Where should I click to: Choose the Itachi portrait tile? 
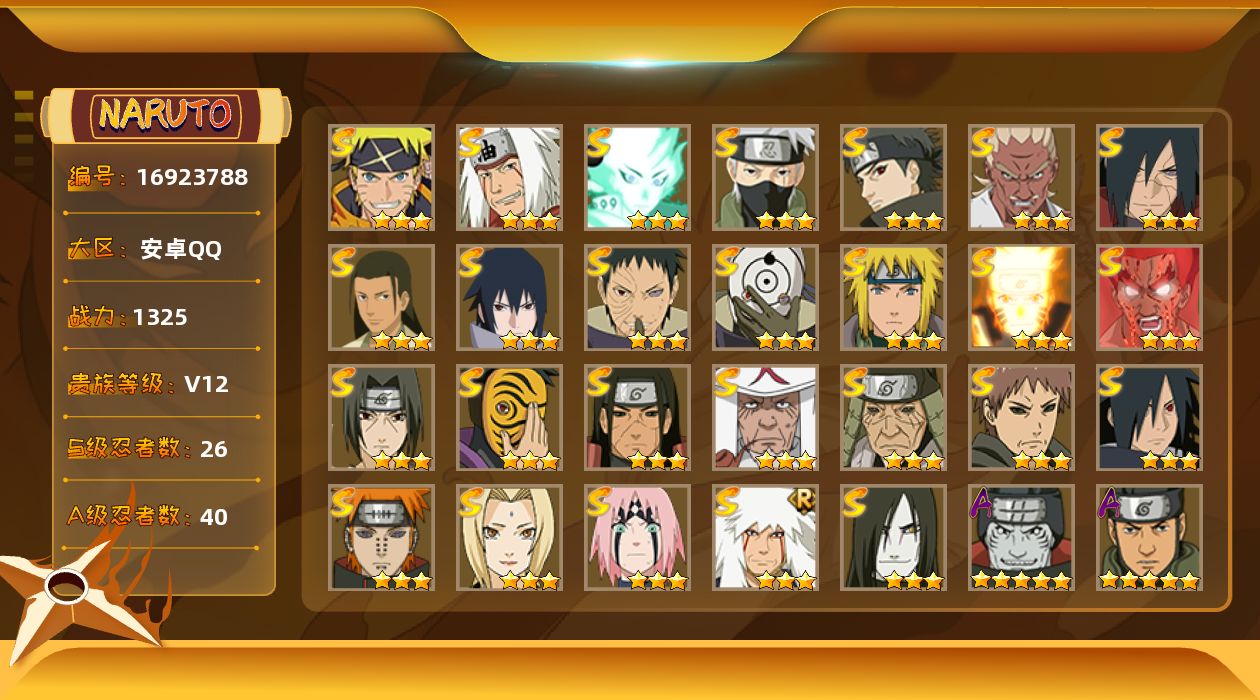pyautogui.click(x=381, y=417)
